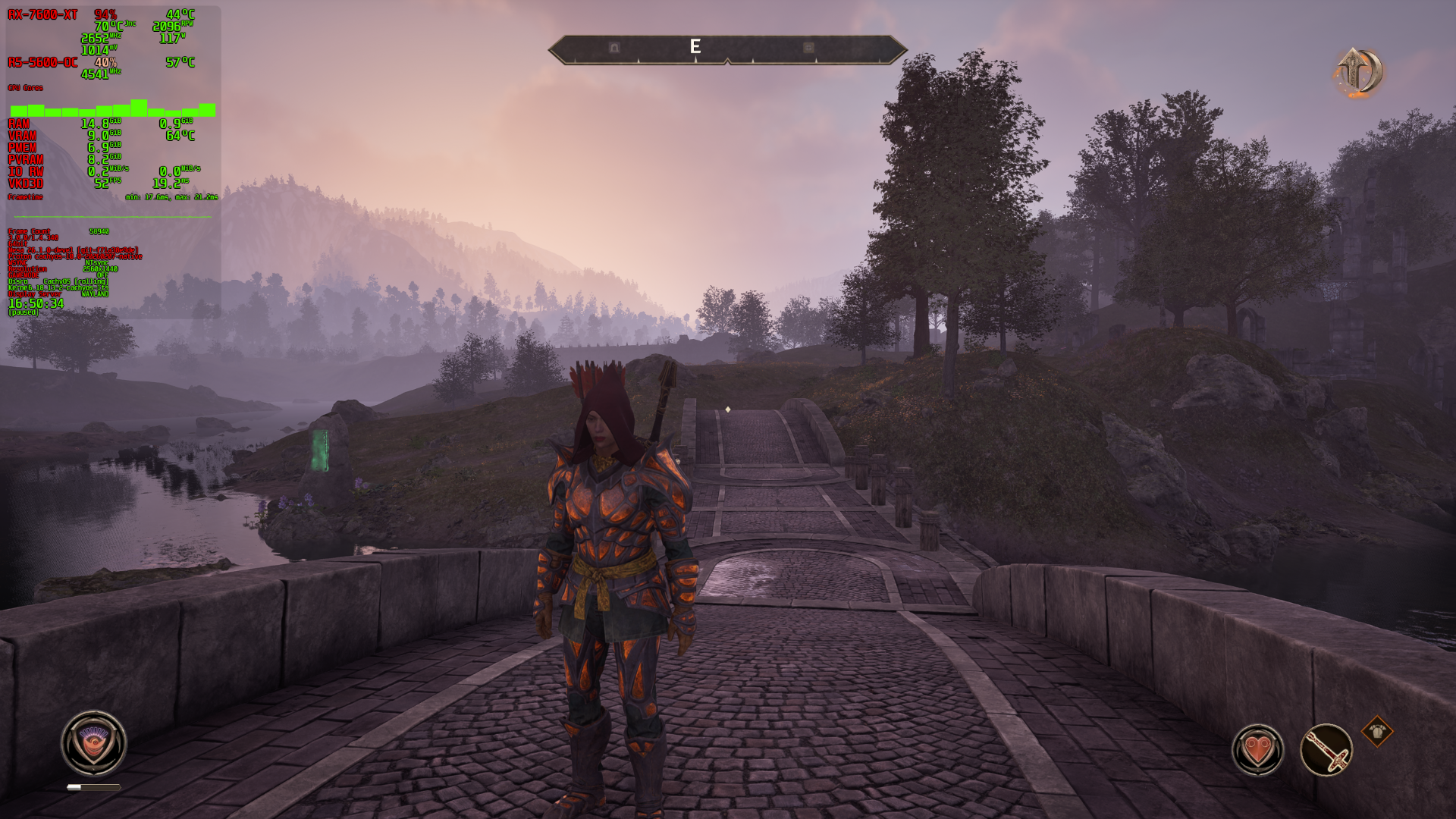1456x819 pixels.
Task: Click the compass bar showing East heading
Action: click(x=726, y=49)
